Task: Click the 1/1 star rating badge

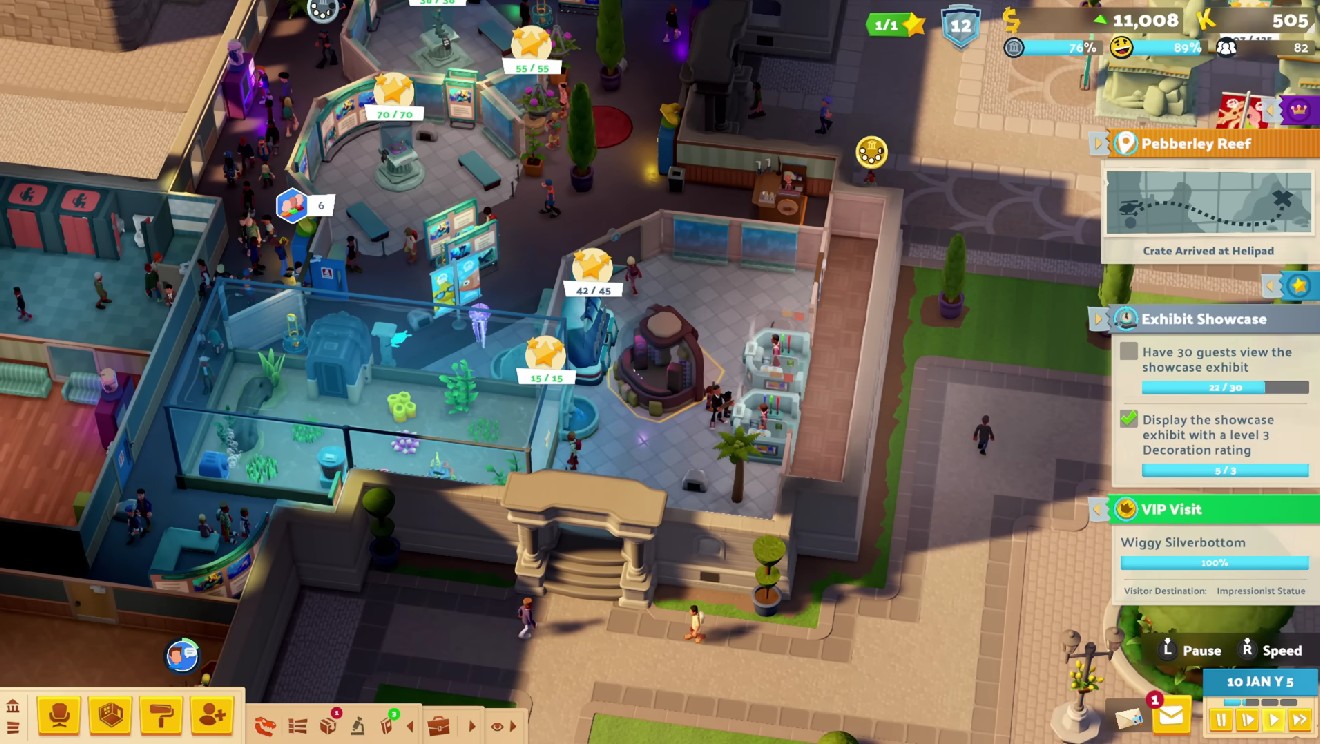Action: point(896,24)
